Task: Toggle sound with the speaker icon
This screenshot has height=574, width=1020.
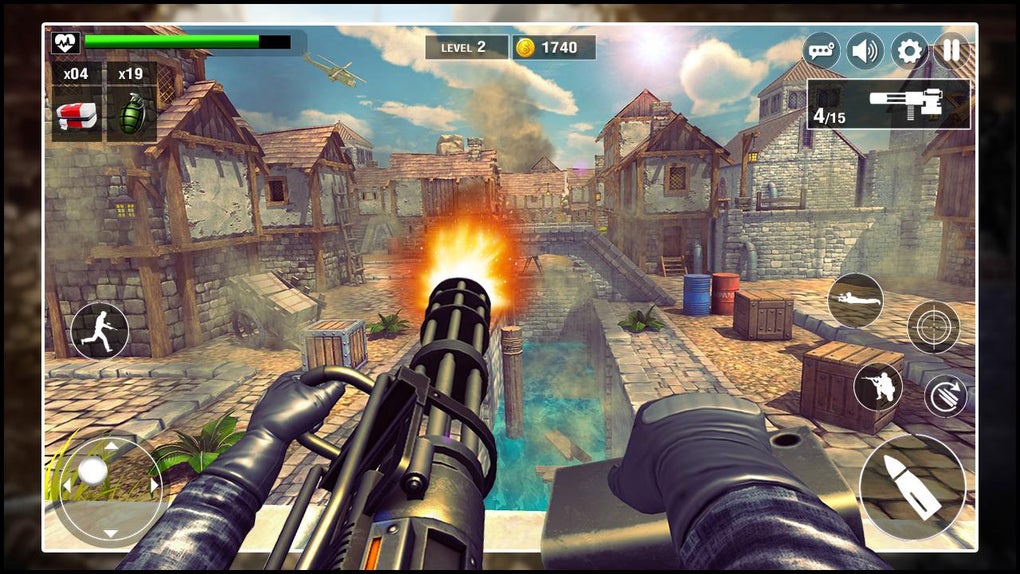Action: coord(865,50)
